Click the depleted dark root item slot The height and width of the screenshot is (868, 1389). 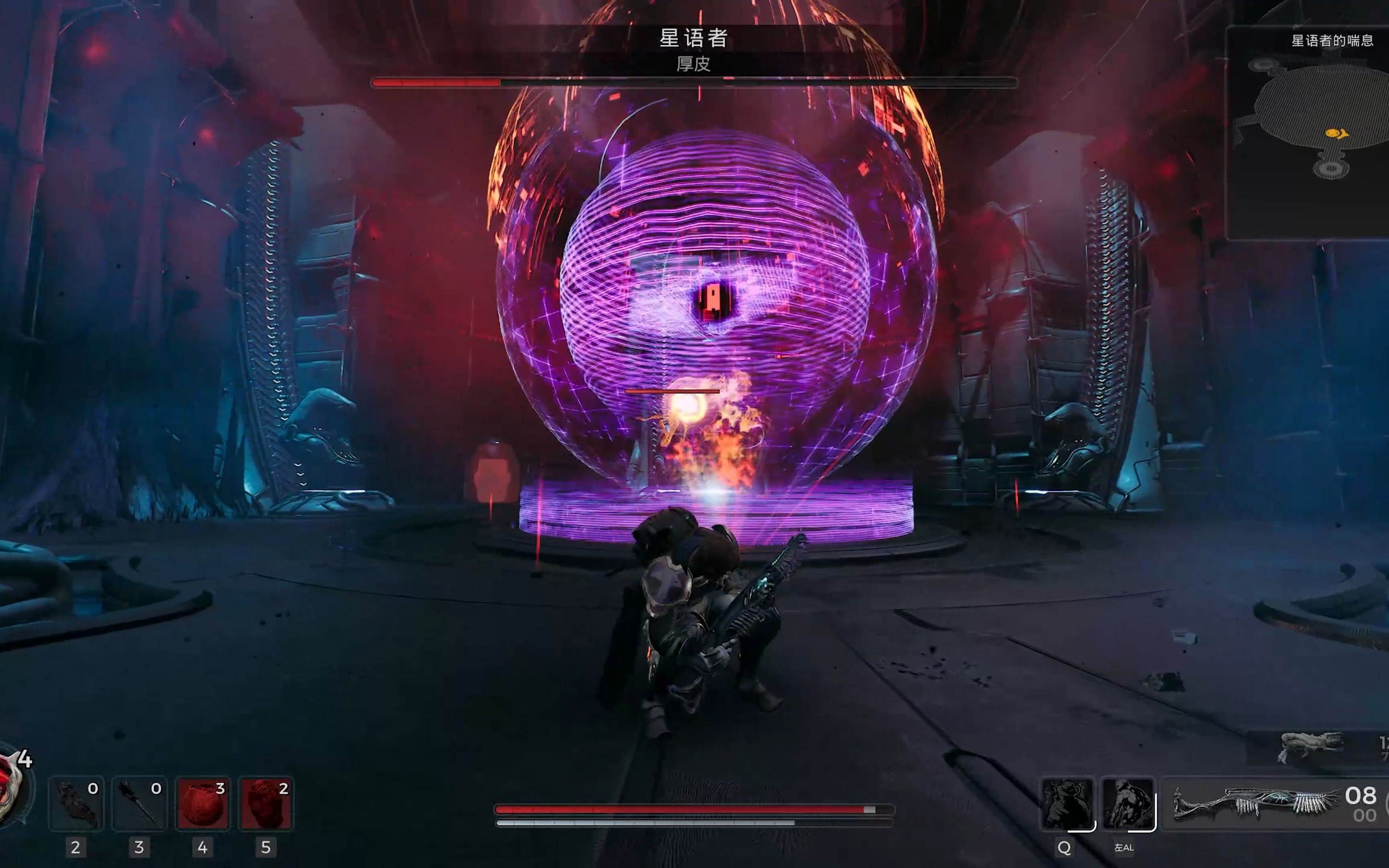[76, 804]
